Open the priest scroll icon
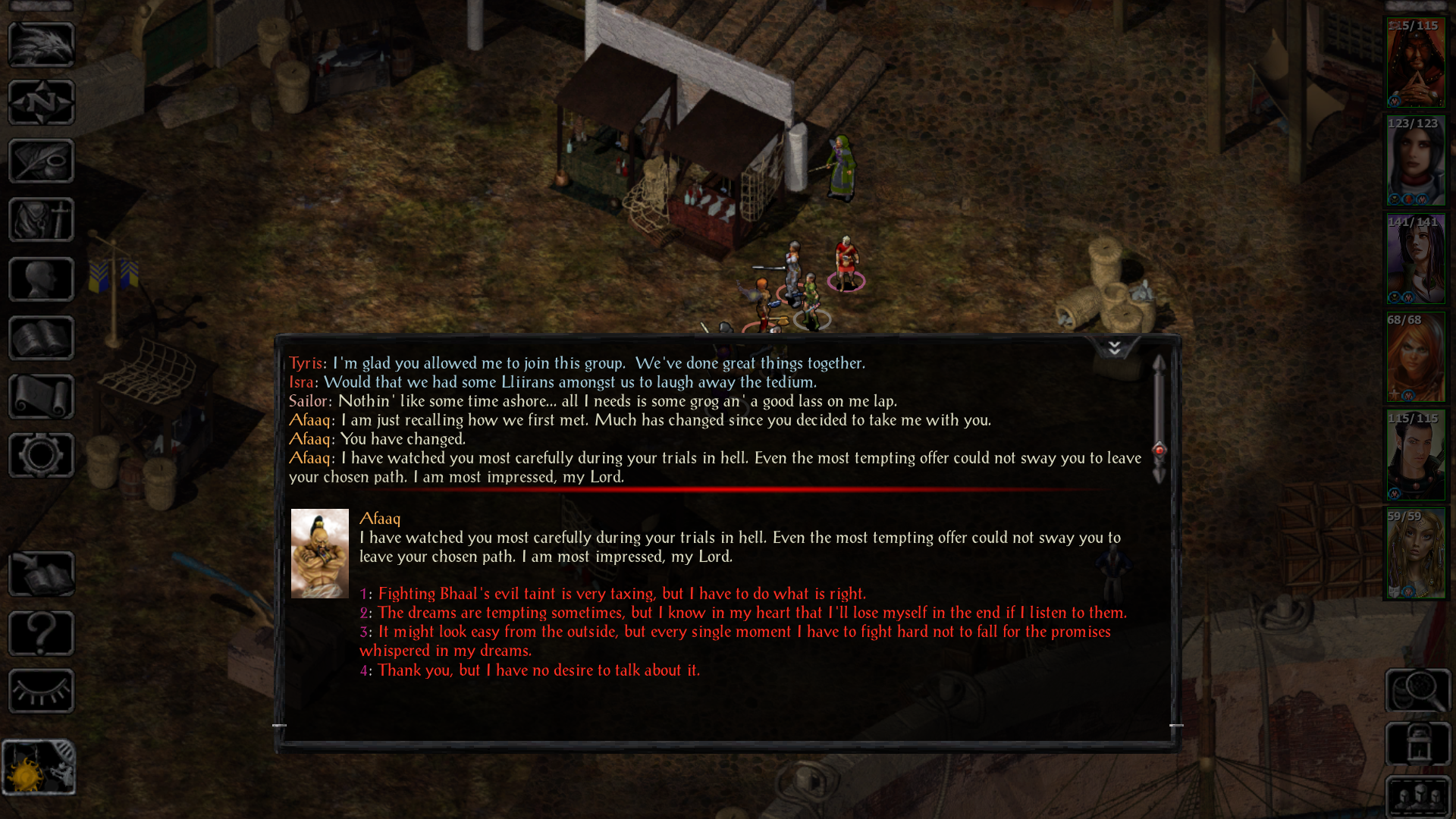1456x819 pixels. tap(41, 396)
